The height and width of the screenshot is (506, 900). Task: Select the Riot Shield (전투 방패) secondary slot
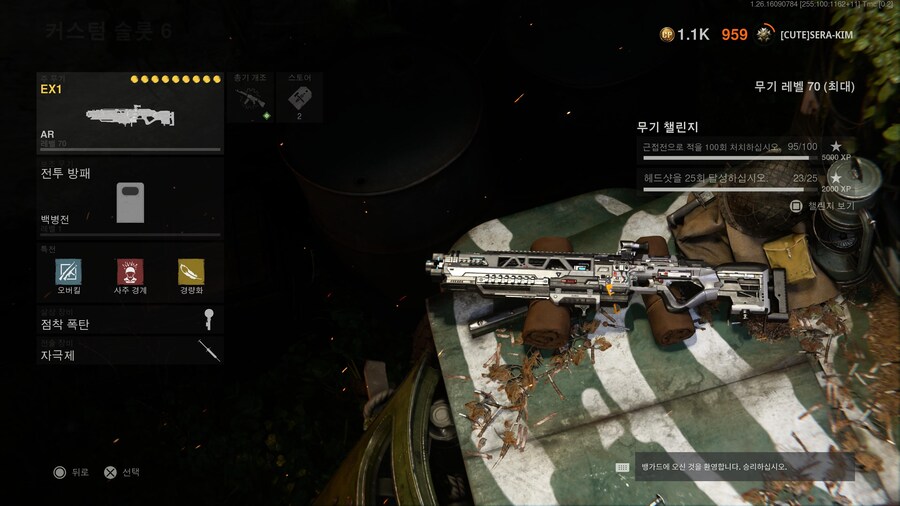pyautogui.click(x=130, y=197)
